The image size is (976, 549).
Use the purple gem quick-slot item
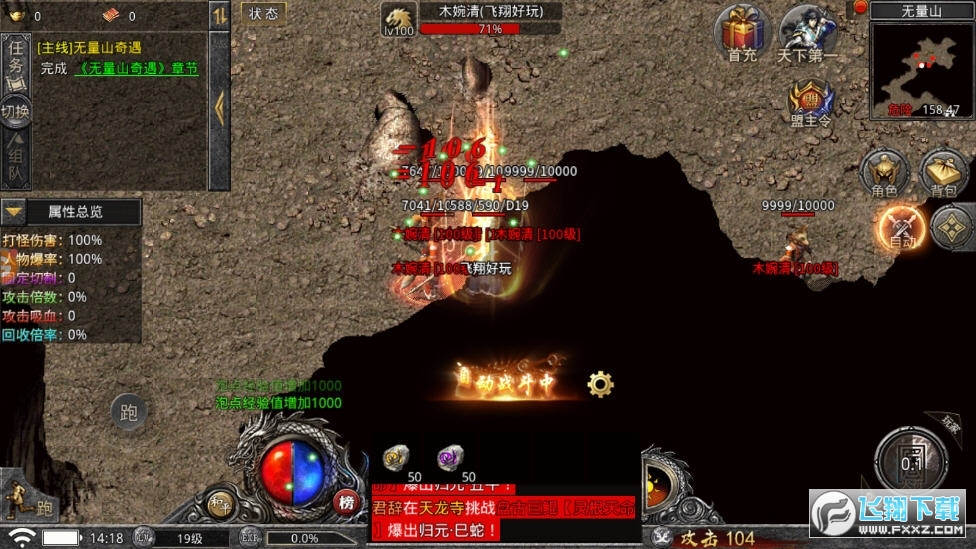[x=450, y=458]
